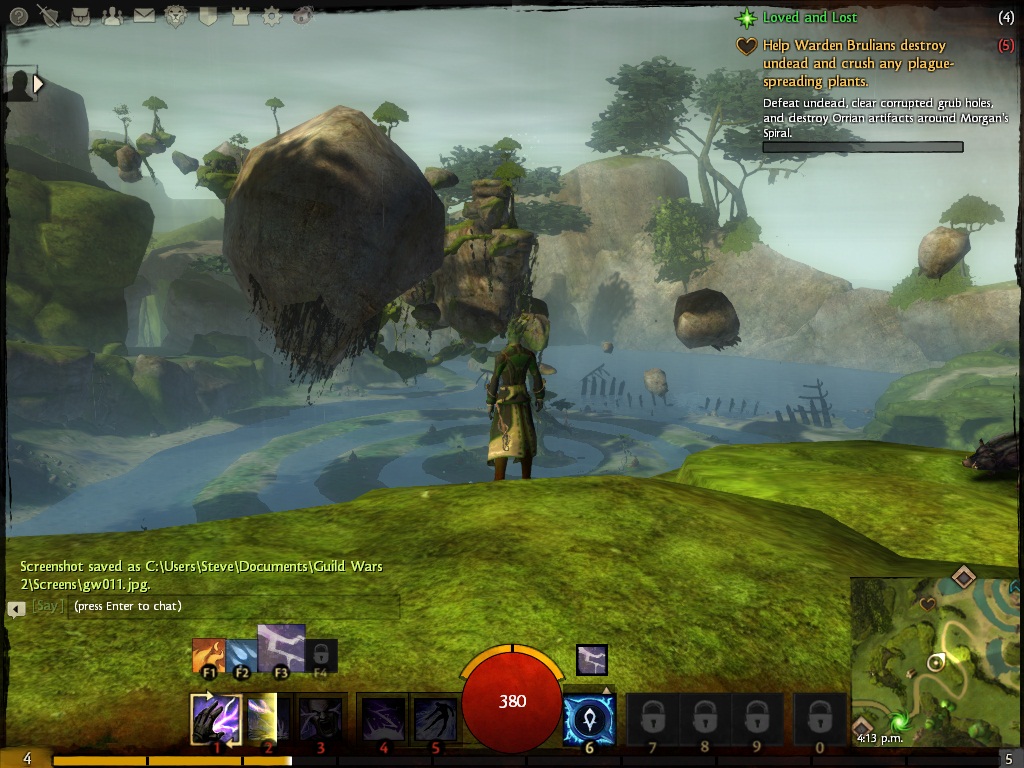Image resolution: width=1024 pixels, height=768 pixels.
Task: Select the Warden Brulians heart task tracker
Action: (x=857, y=63)
